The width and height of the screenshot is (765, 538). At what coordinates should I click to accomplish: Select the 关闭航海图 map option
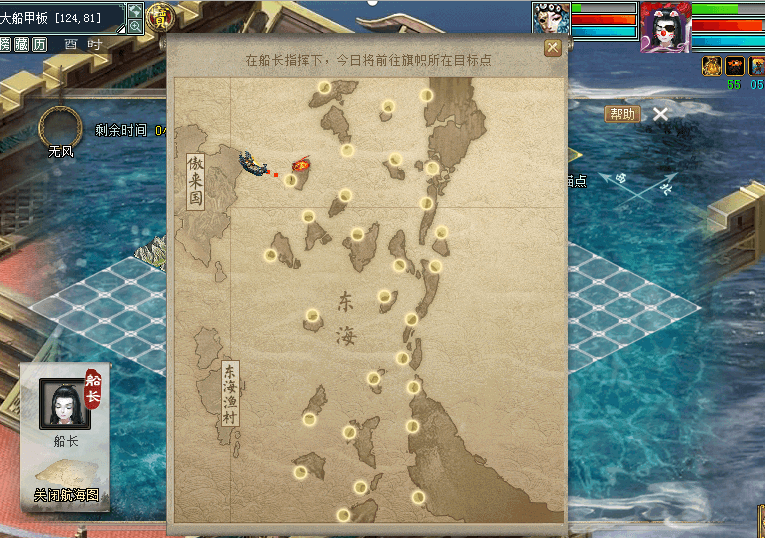click(x=66, y=493)
